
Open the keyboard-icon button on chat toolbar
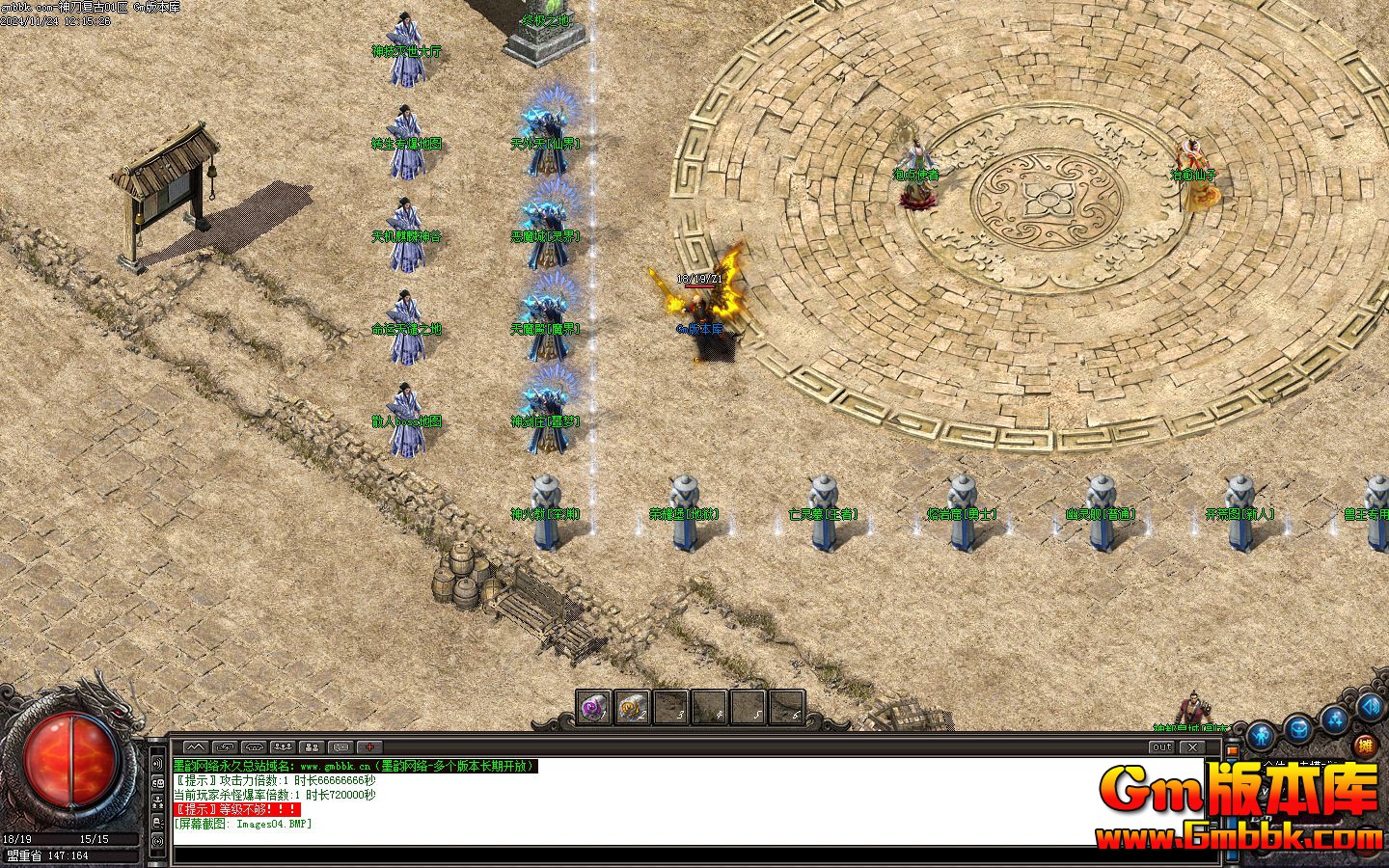click(x=340, y=747)
